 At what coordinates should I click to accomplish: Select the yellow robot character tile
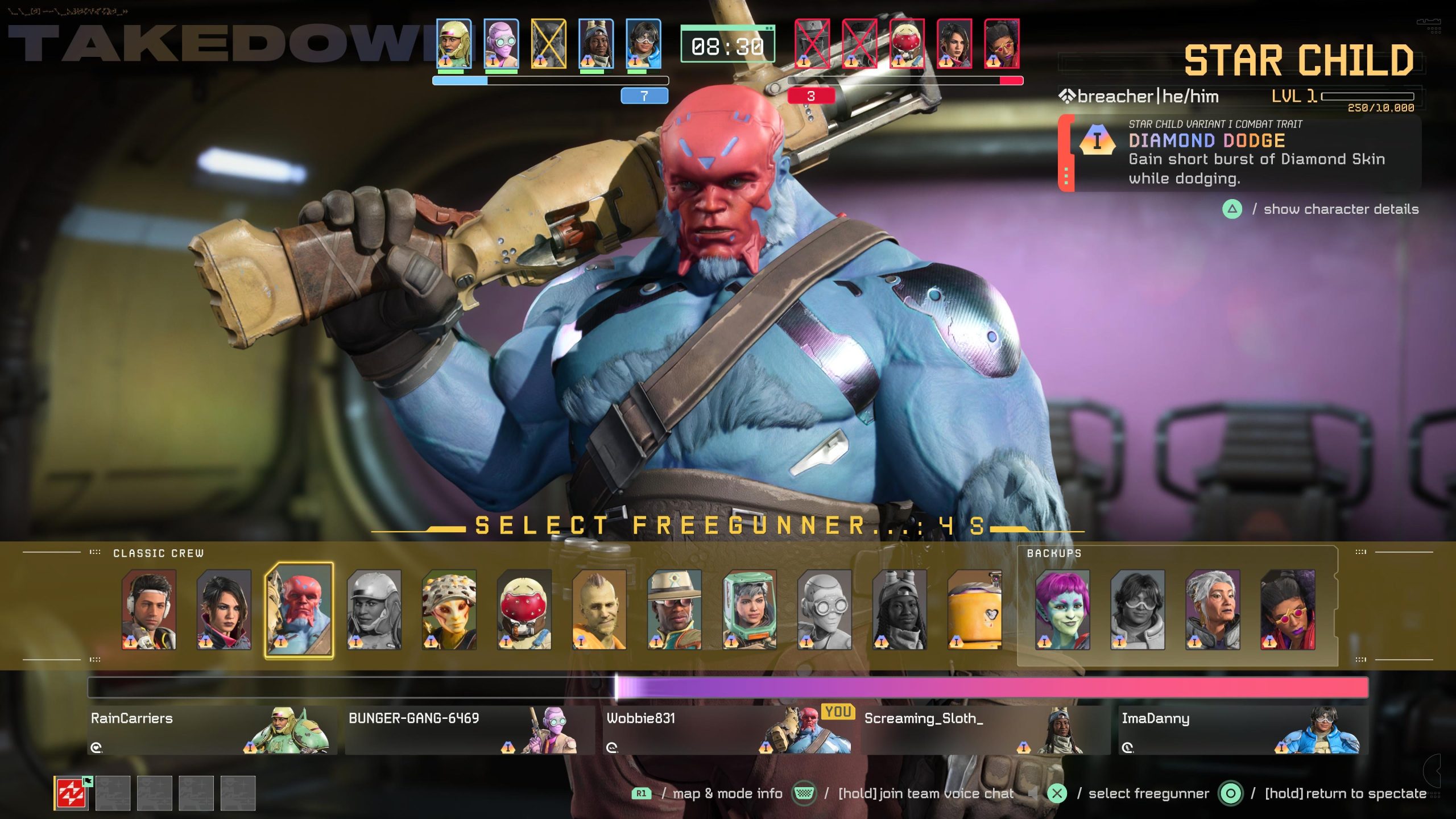tap(974, 610)
